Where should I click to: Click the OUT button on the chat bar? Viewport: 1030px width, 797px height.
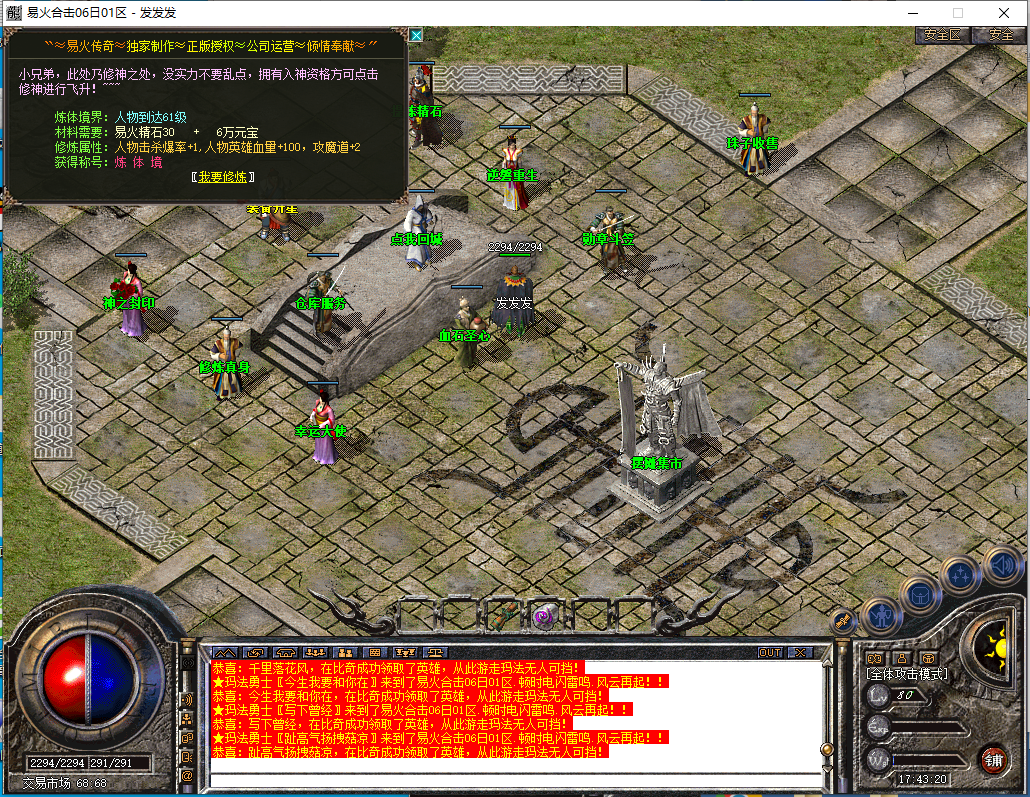point(769,653)
